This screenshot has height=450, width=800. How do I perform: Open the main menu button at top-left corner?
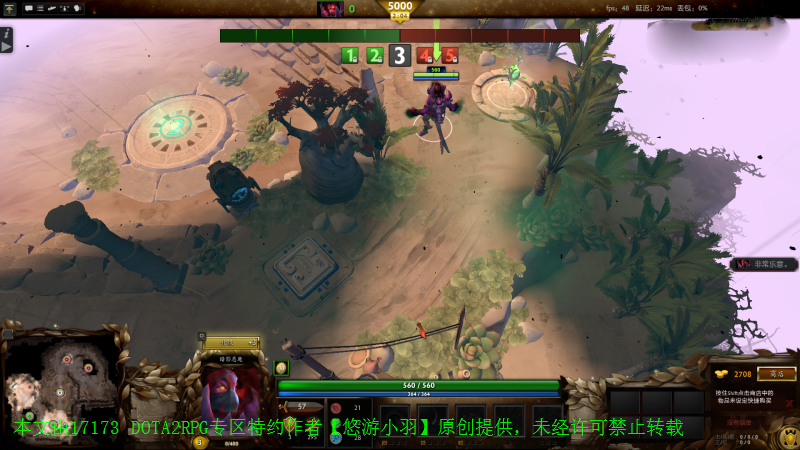[9, 8]
